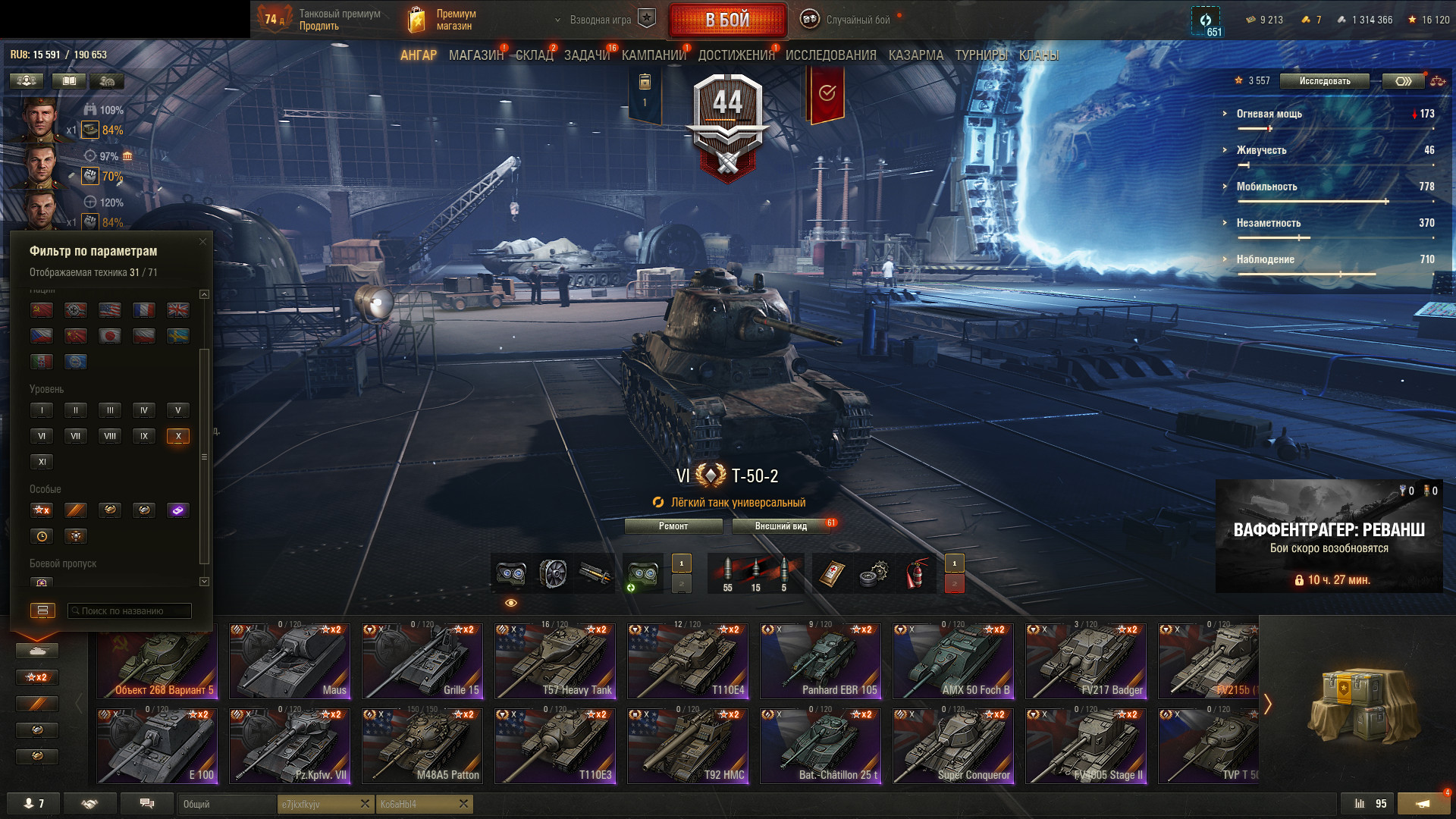Type in the search by name field

[130, 611]
